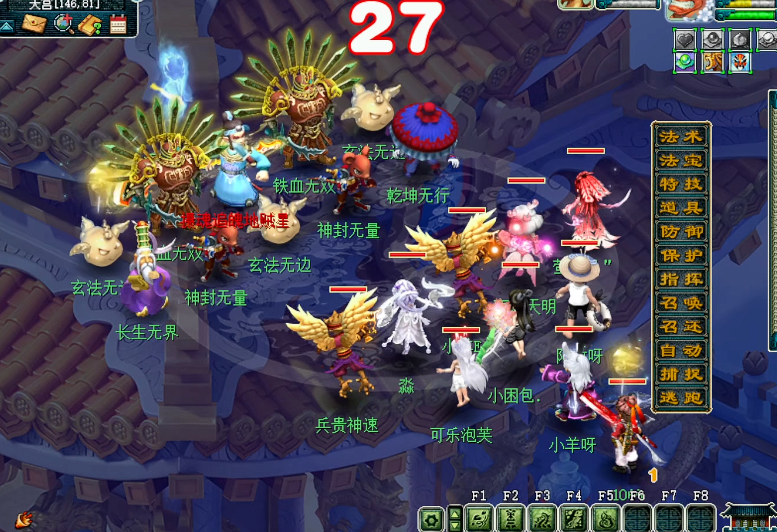Select the 召唤 summon command
Viewport: 777px width, 532px height.
(681, 303)
